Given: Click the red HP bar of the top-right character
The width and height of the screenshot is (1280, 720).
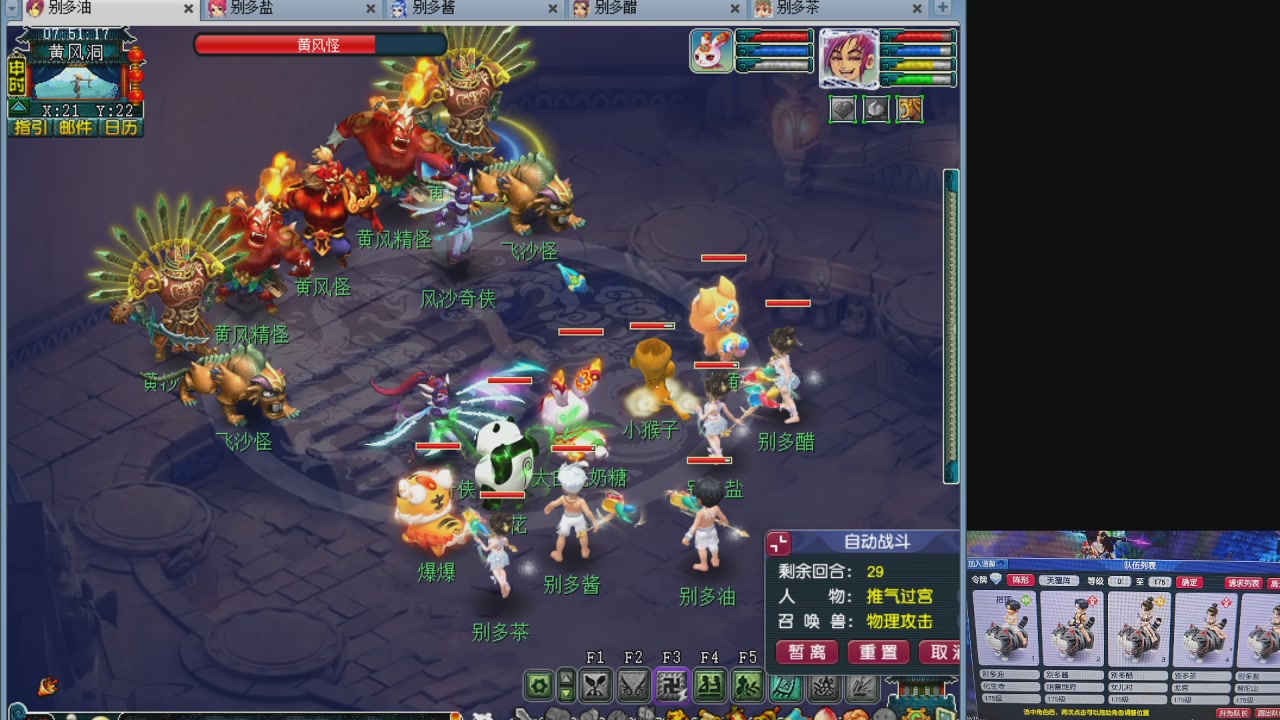Looking at the screenshot, I should [x=918, y=36].
